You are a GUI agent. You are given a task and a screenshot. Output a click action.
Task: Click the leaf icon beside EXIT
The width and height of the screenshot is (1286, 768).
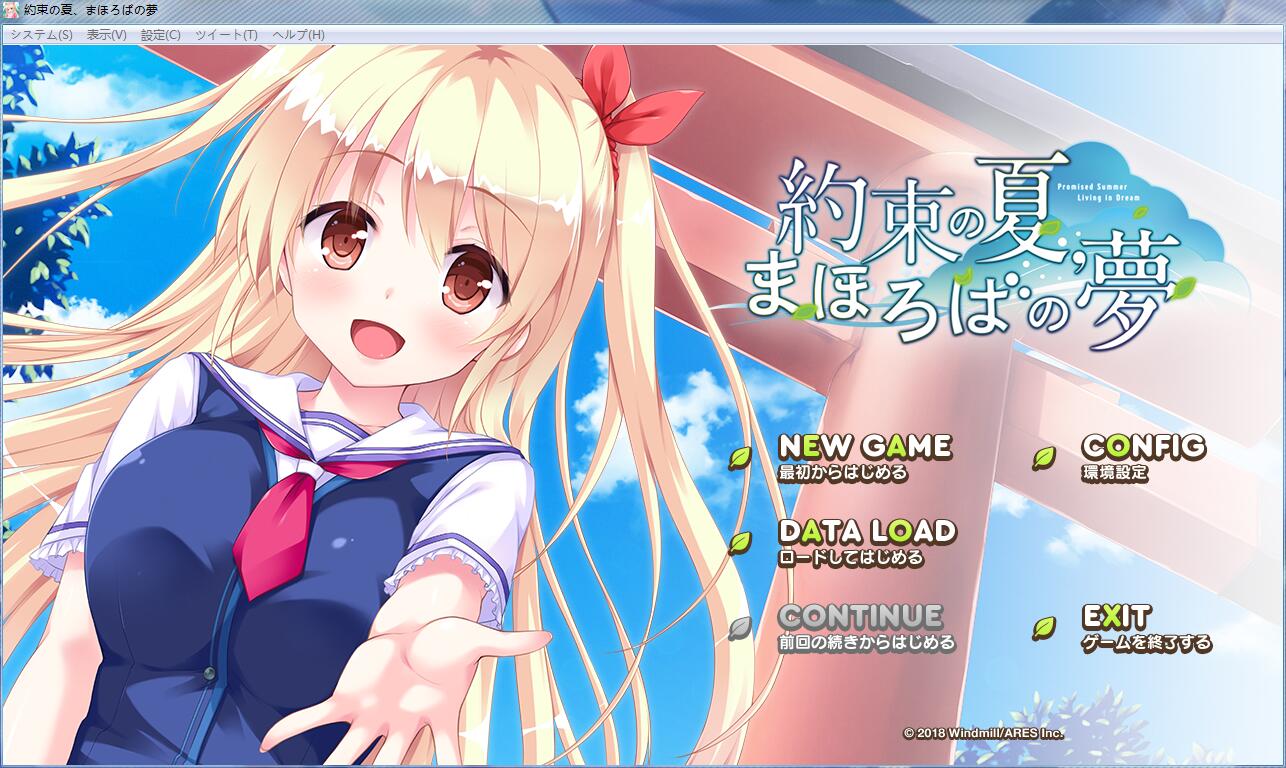point(1043,627)
